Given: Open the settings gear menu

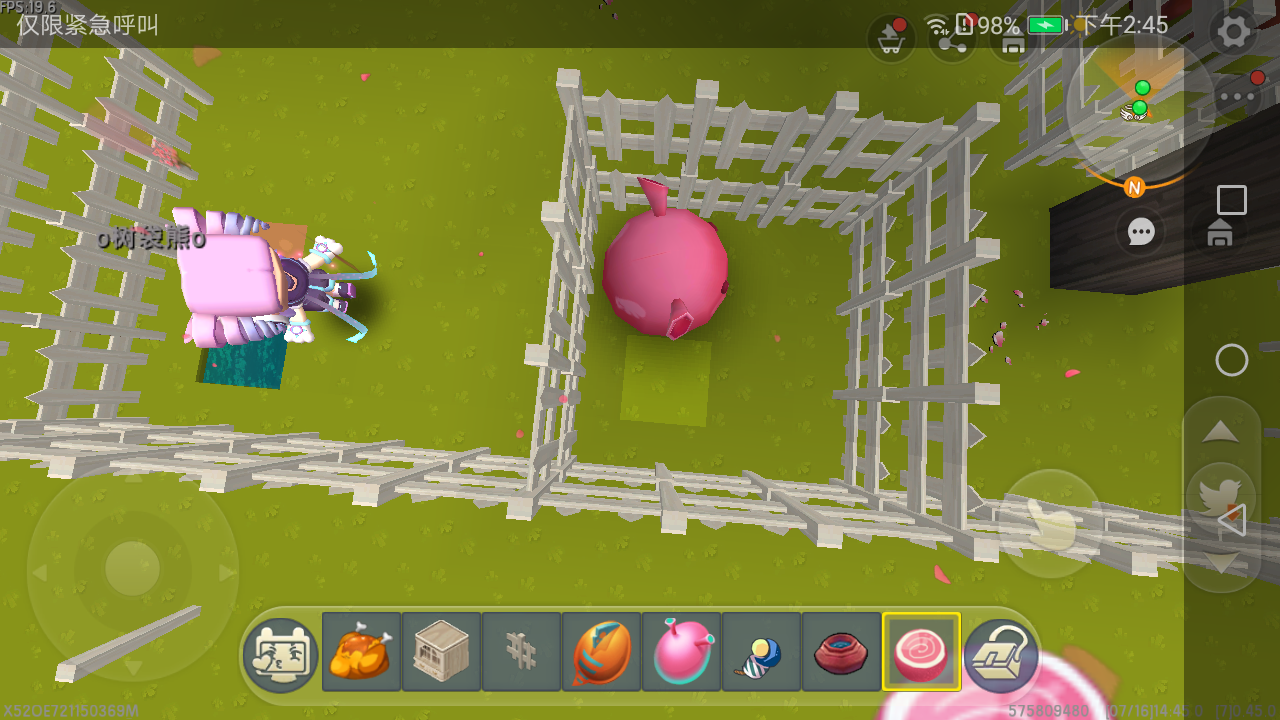Looking at the screenshot, I should click(1234, 32).
